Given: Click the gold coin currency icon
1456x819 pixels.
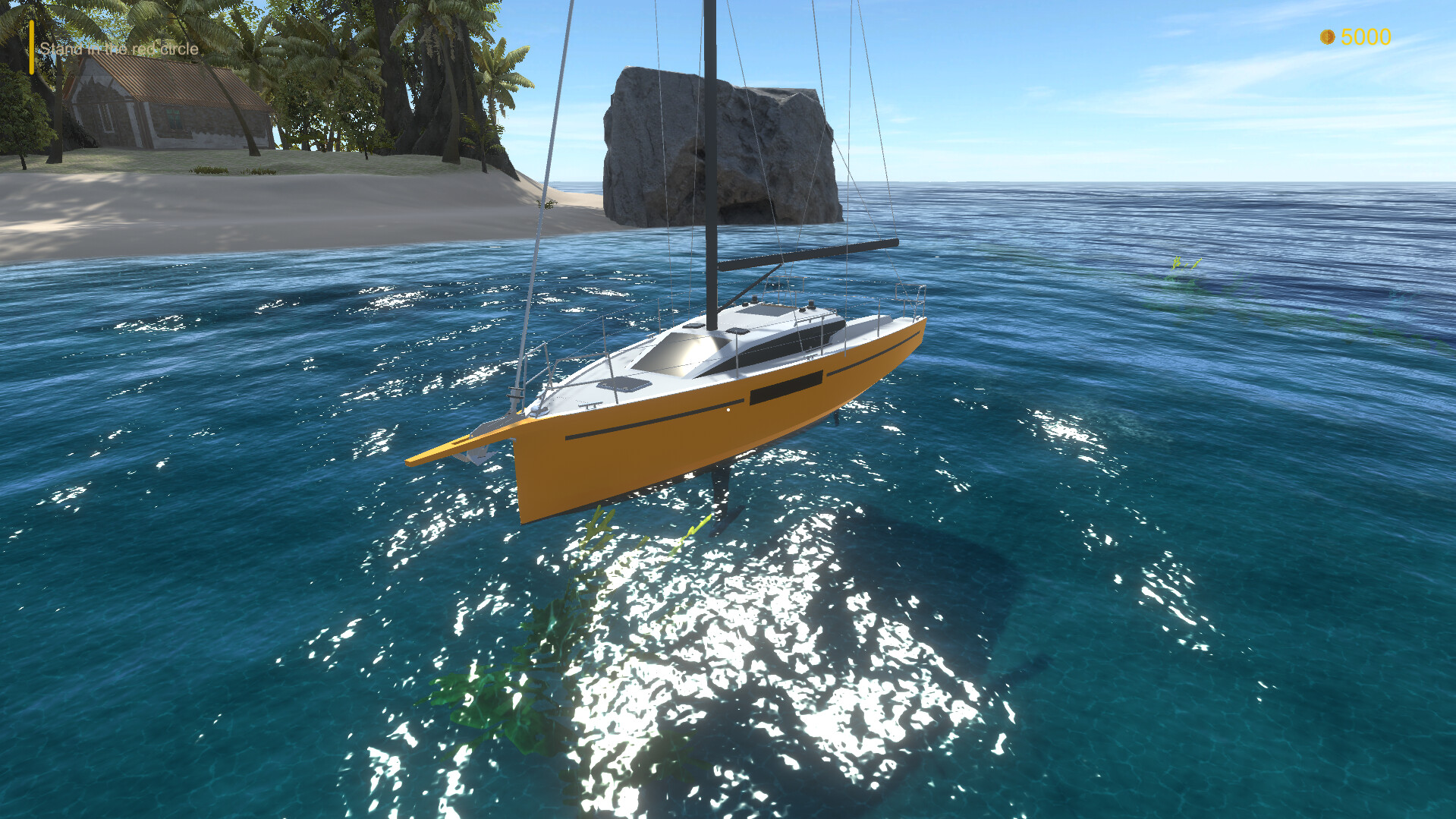Looking at the screenshot, I should point(1329,36).
